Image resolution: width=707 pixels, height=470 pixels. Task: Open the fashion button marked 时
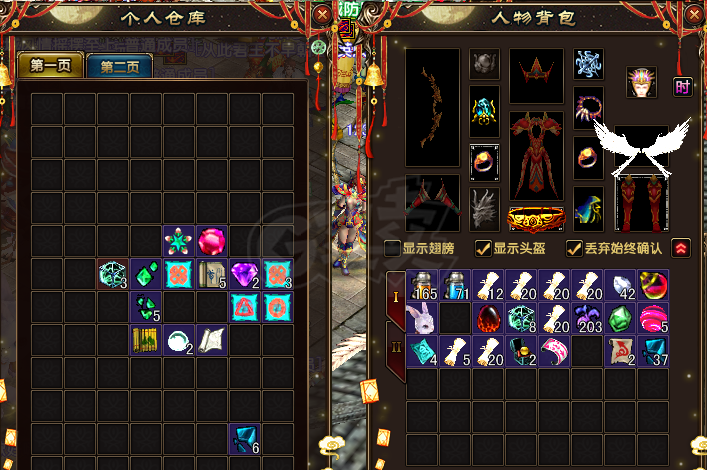(x=683, y=87)
